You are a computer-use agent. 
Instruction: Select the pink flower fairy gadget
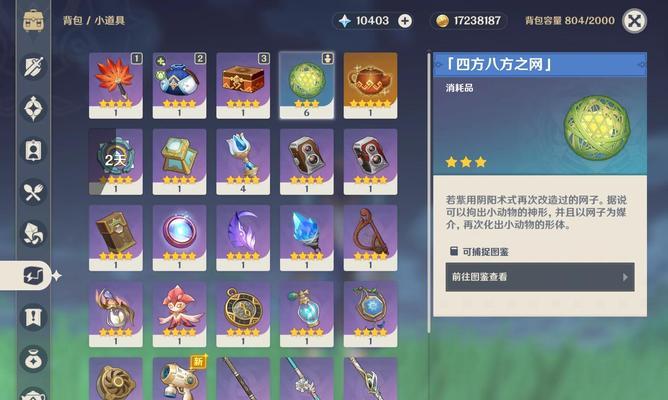click(179, 309)
